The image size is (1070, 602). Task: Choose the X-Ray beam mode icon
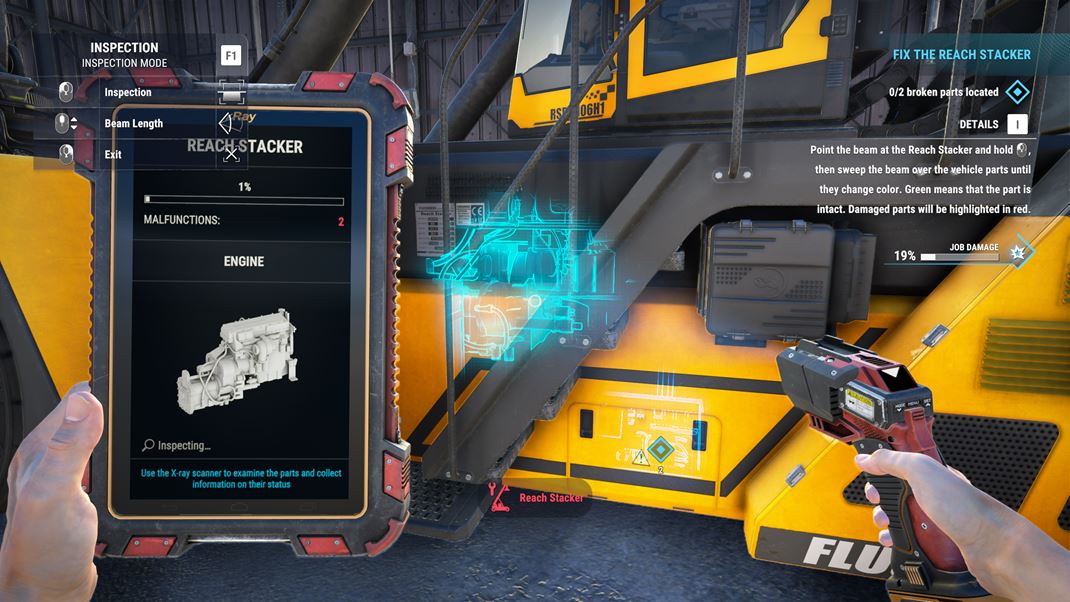[x=232, y=123]
